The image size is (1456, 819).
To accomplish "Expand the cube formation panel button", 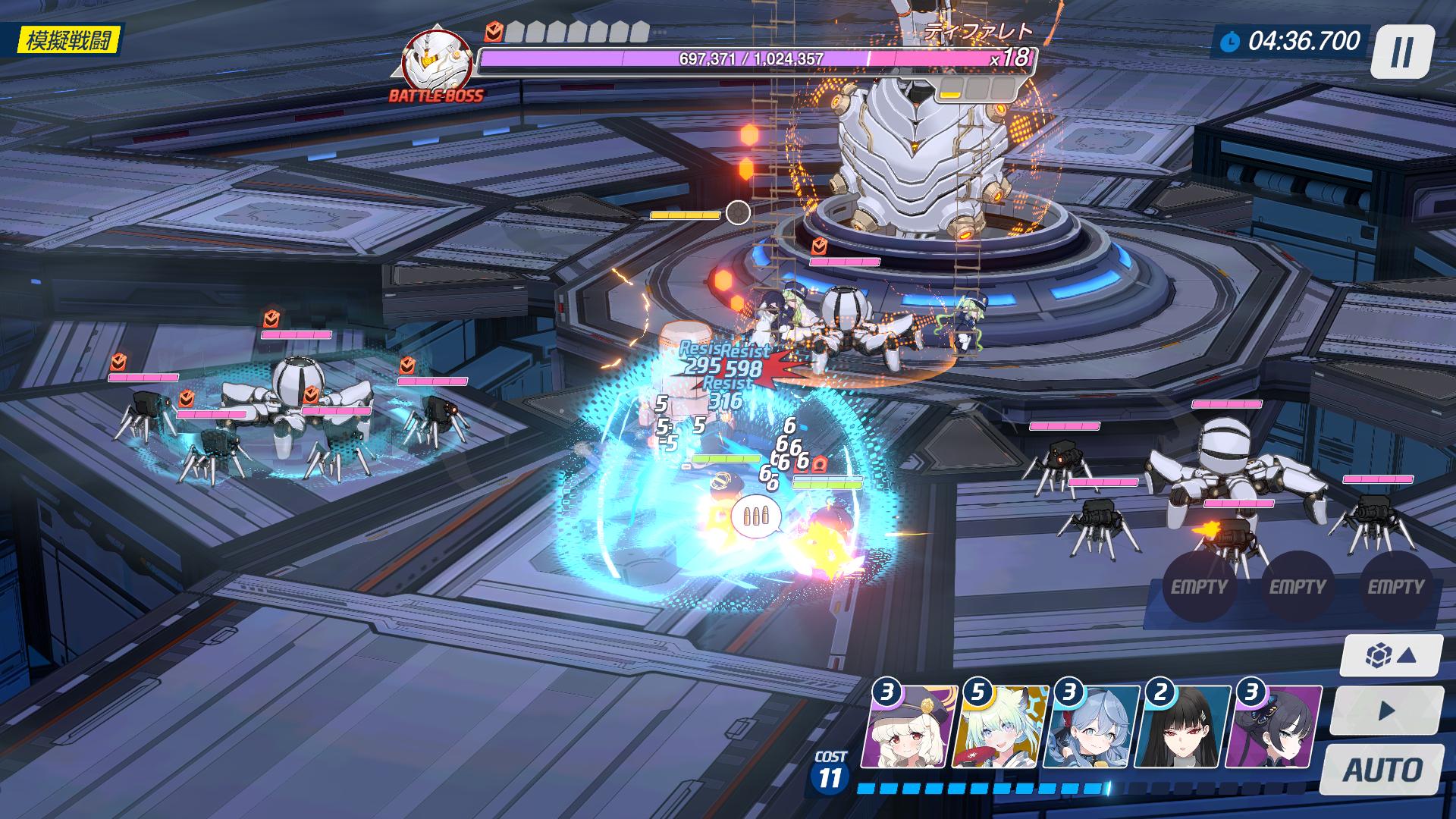I will (1390, 655).
